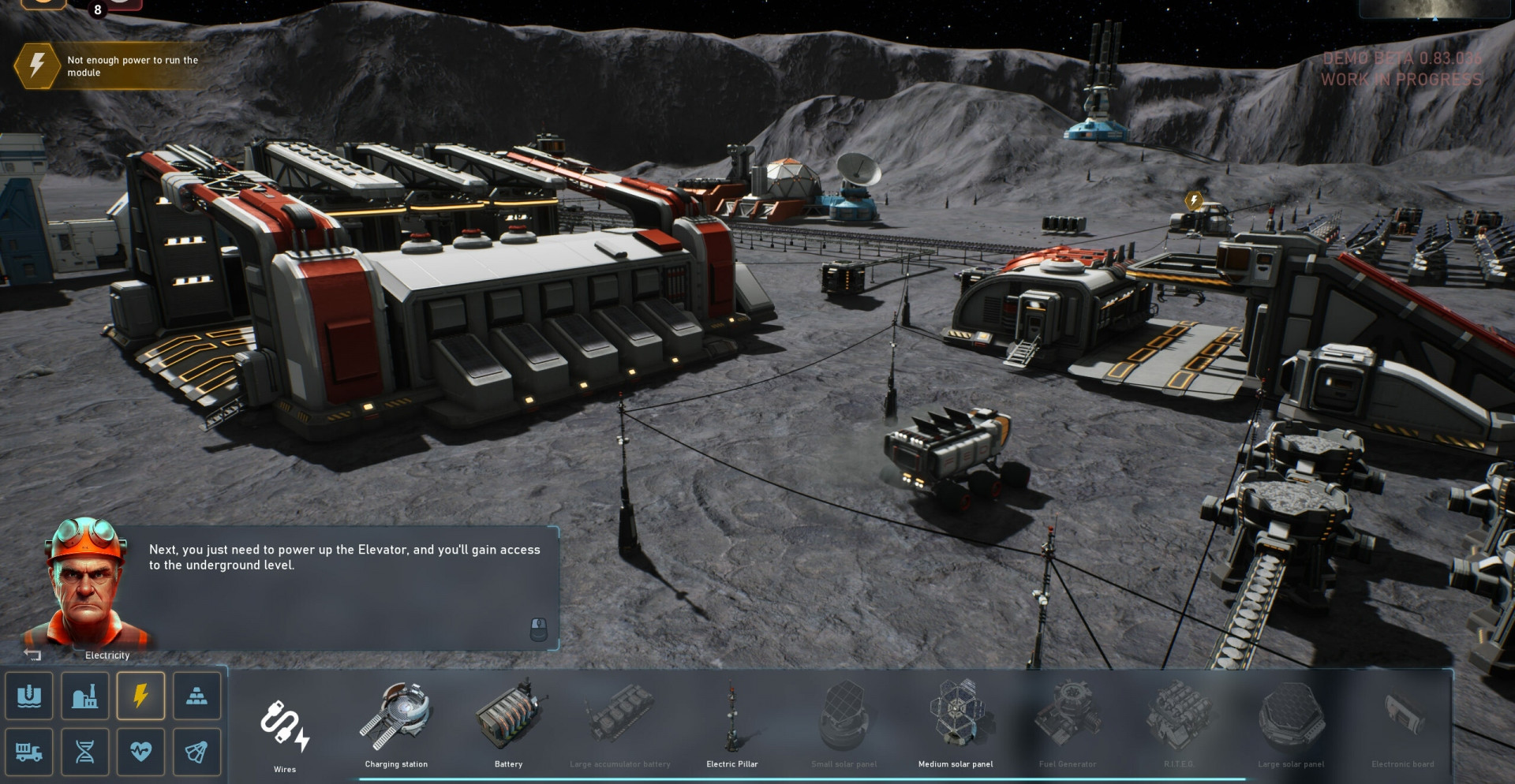Open the shuttlecock icon category
The image size is (1515, 784).
pyautogui.click(x=196, y=752)
